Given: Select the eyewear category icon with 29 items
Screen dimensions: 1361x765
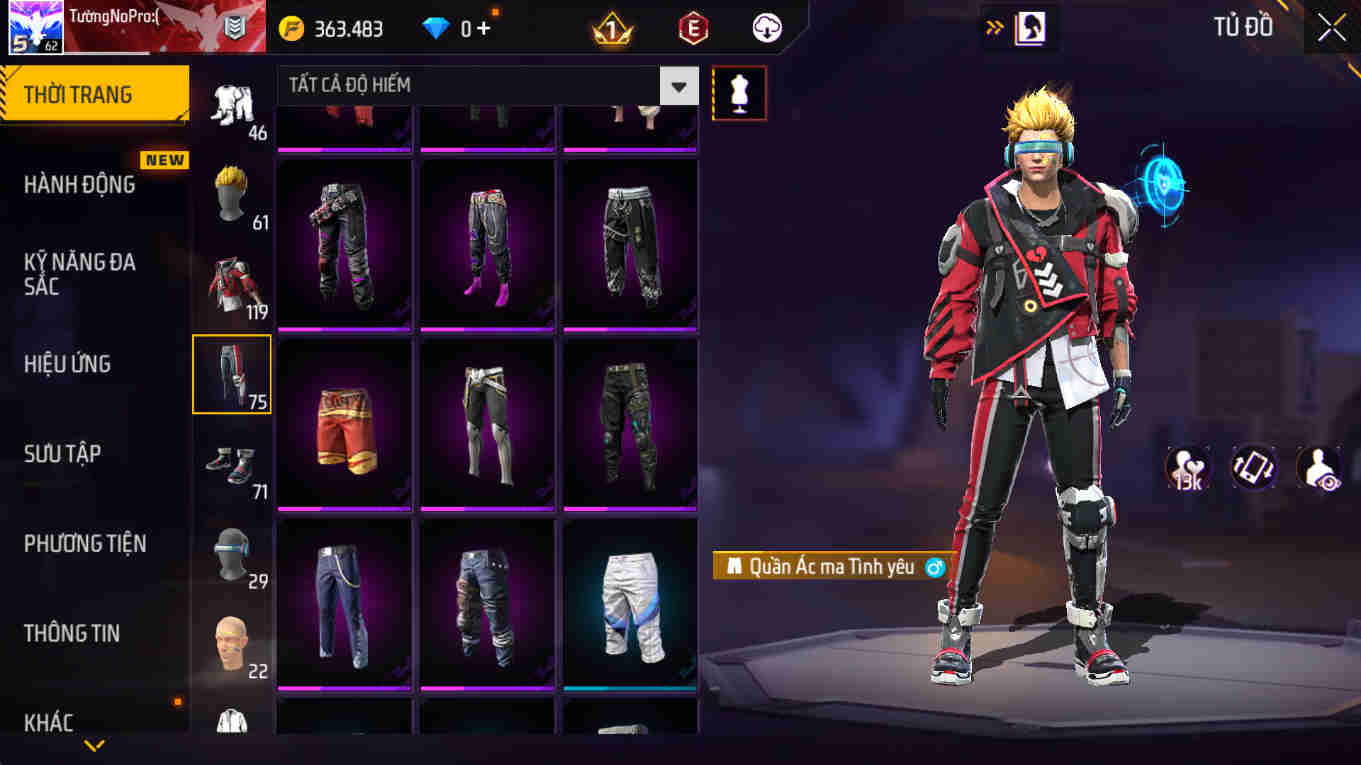Looking at the screenshot, I should pos(231,555).
